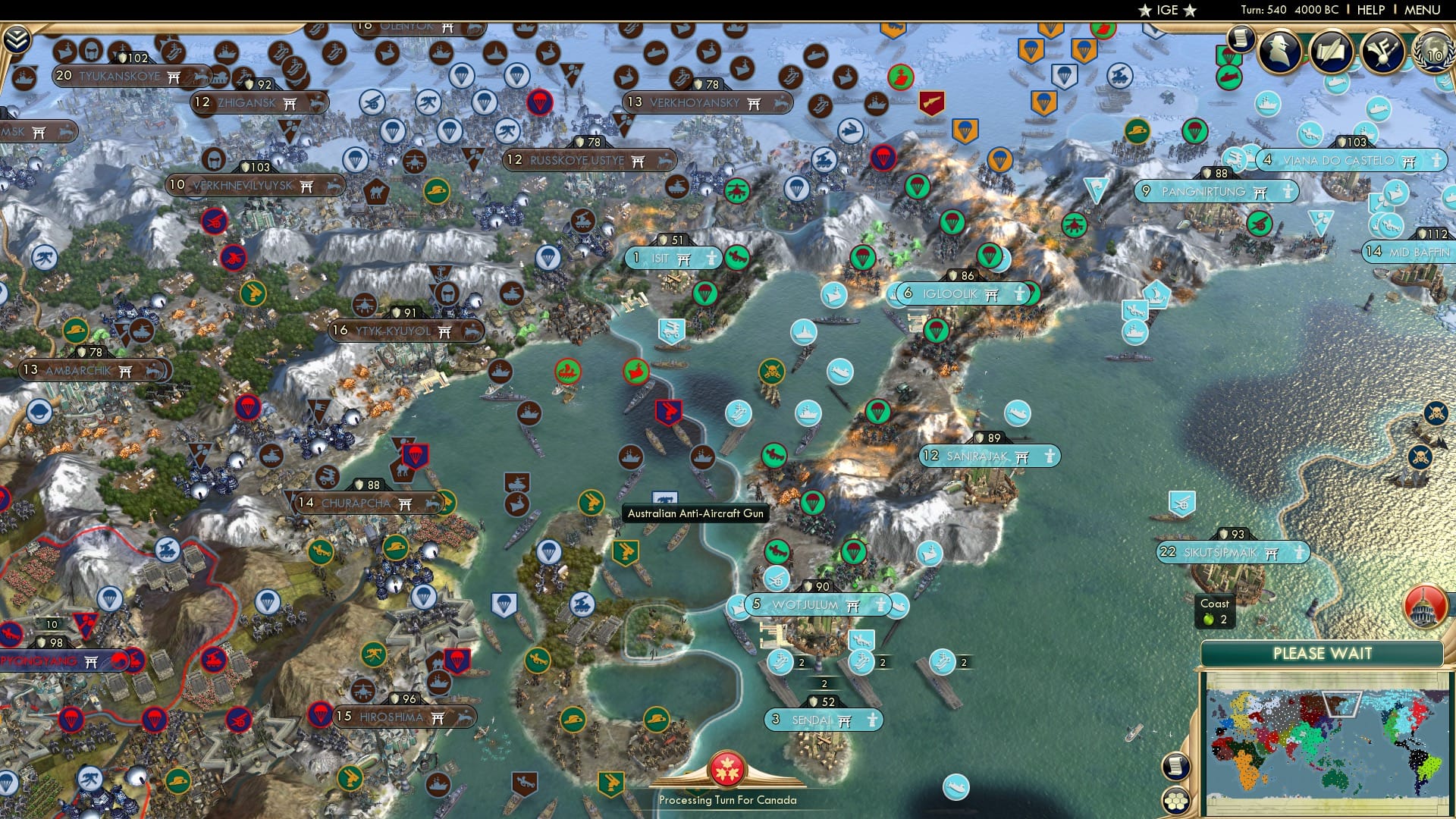1456x819 pixels.
Task: Open the Culture overview arts icon
Action: tap(1382, 53)
